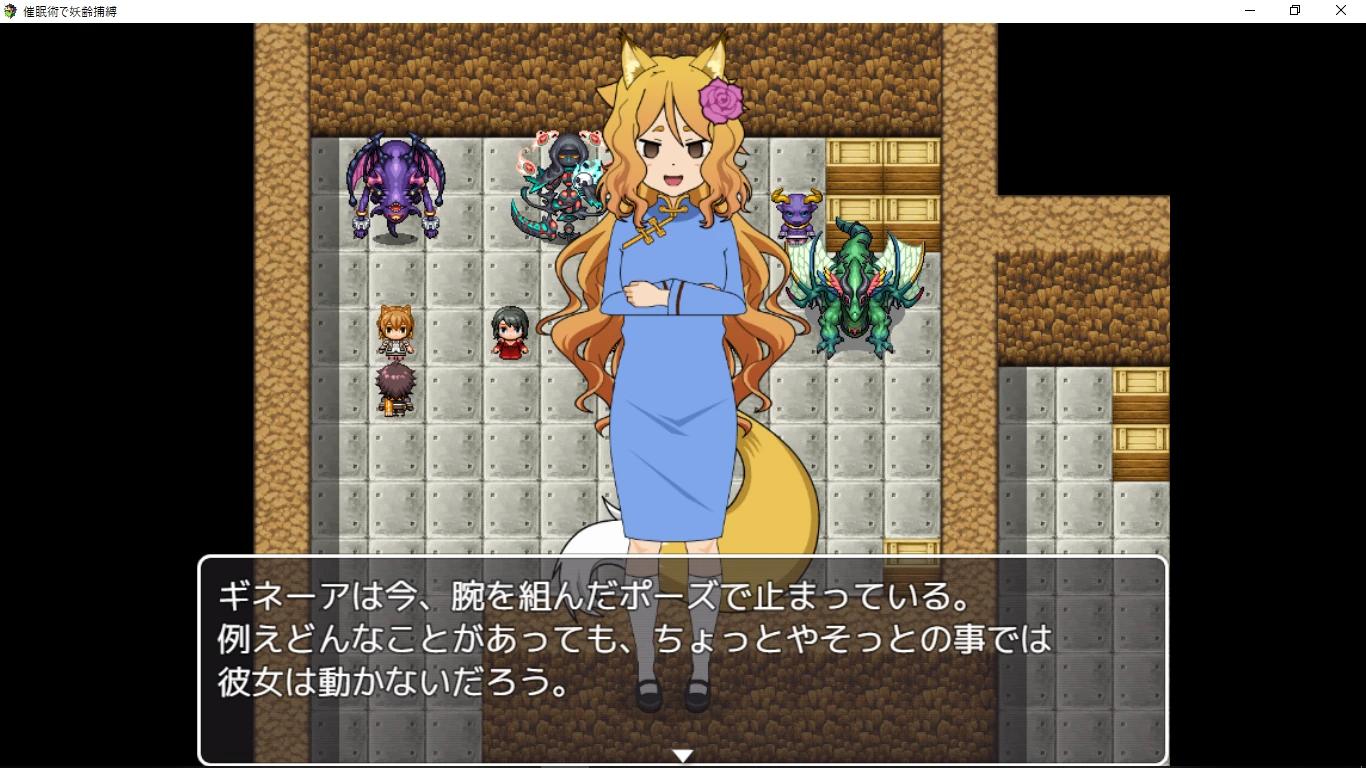Screen dimensions: 1366x768
Task: Click the 催眠術で妖齢捕縛 title bar text
Action: tap(70, 10)
